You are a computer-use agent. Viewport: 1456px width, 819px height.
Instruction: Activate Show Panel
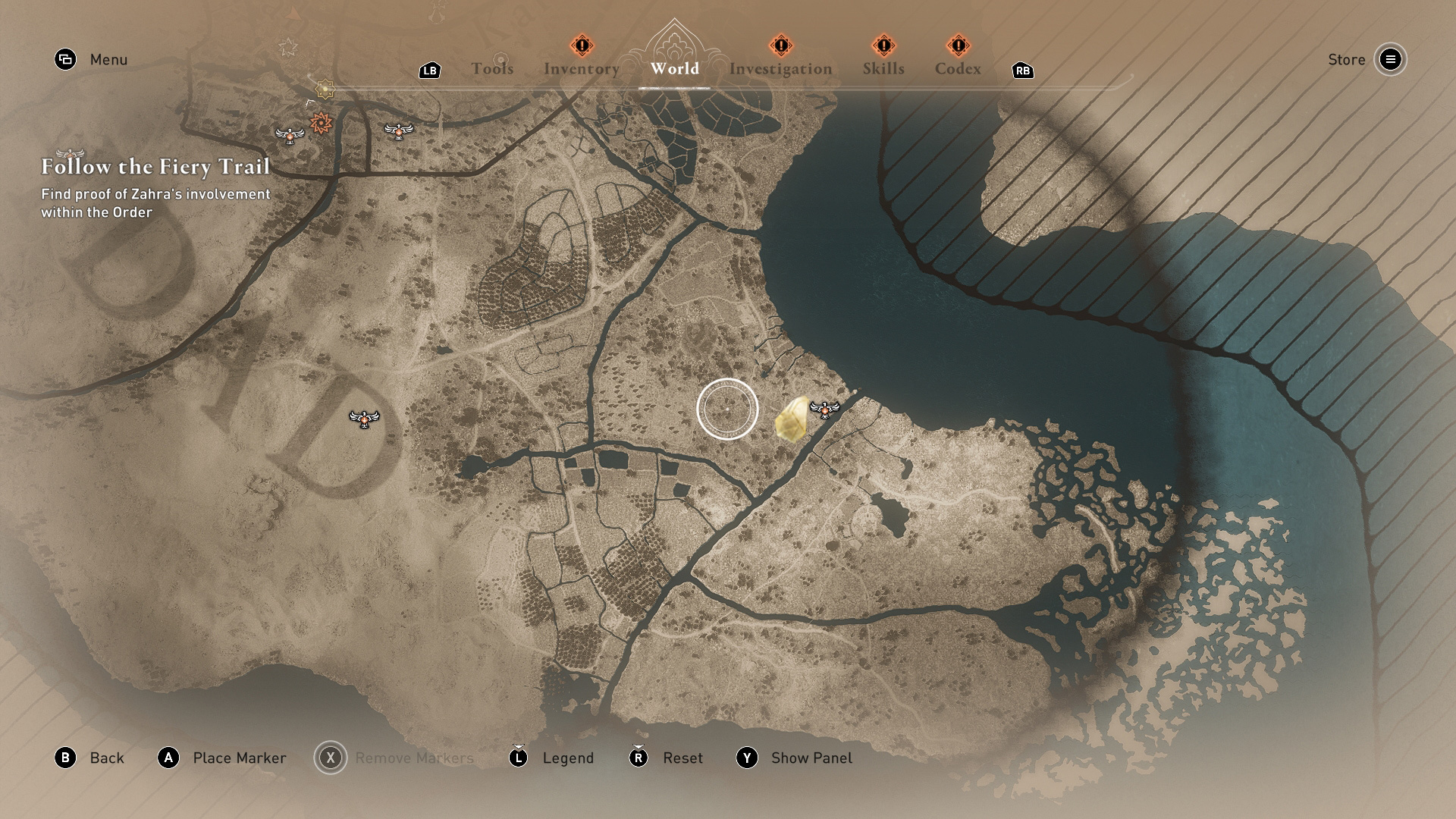pyautogui.click(x=811, y=758)
